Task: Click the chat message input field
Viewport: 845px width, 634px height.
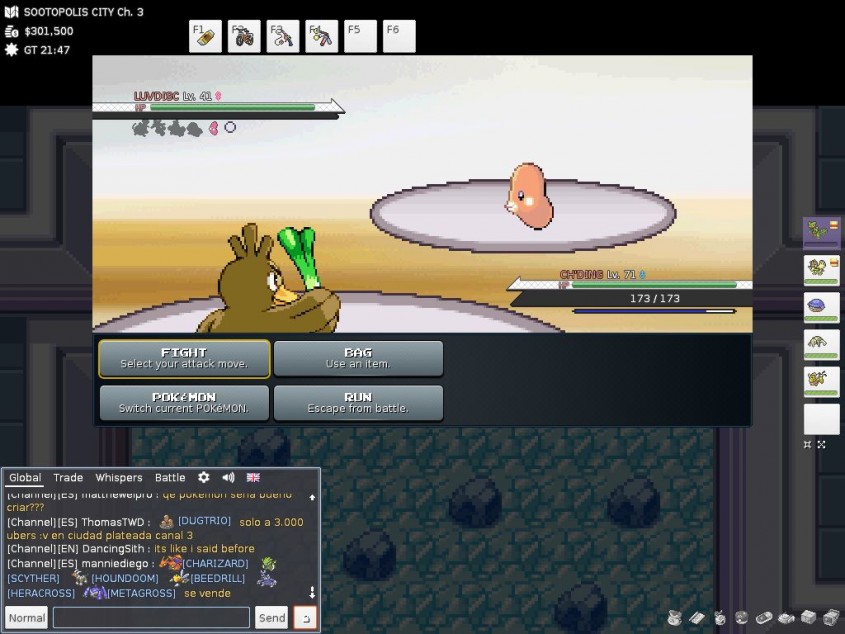Action: click(151, 618)
